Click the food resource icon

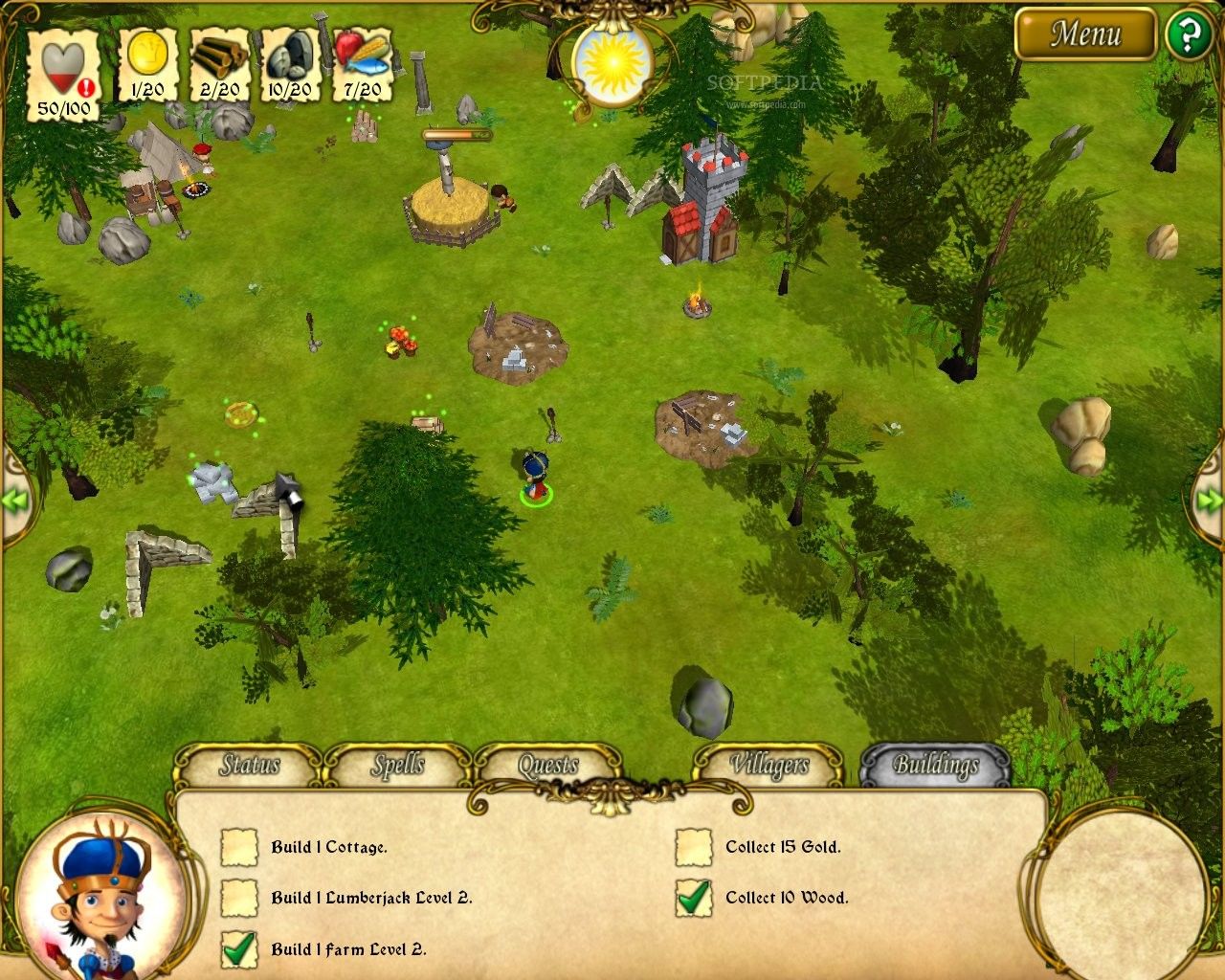pyautogui.click(x=362, y=57)
